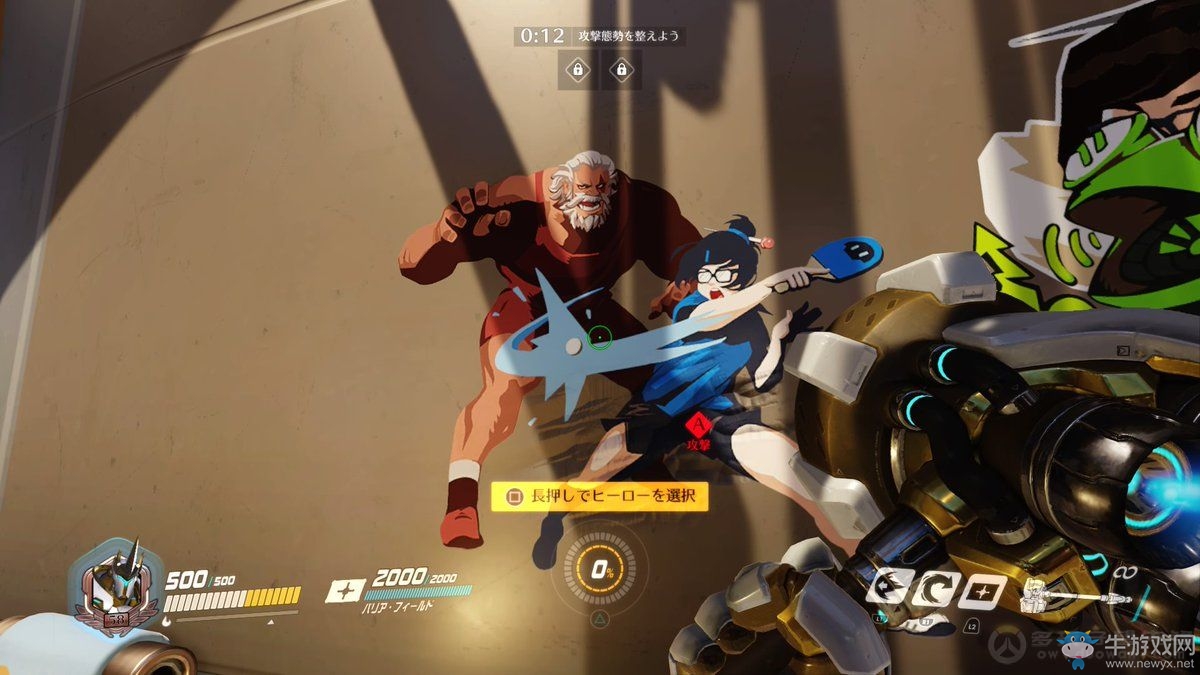The image size is (1200, 675).
Task: Trigger the Fire Strike curved arrow ability
Action: pyautogui.click(x=933, y=591)
